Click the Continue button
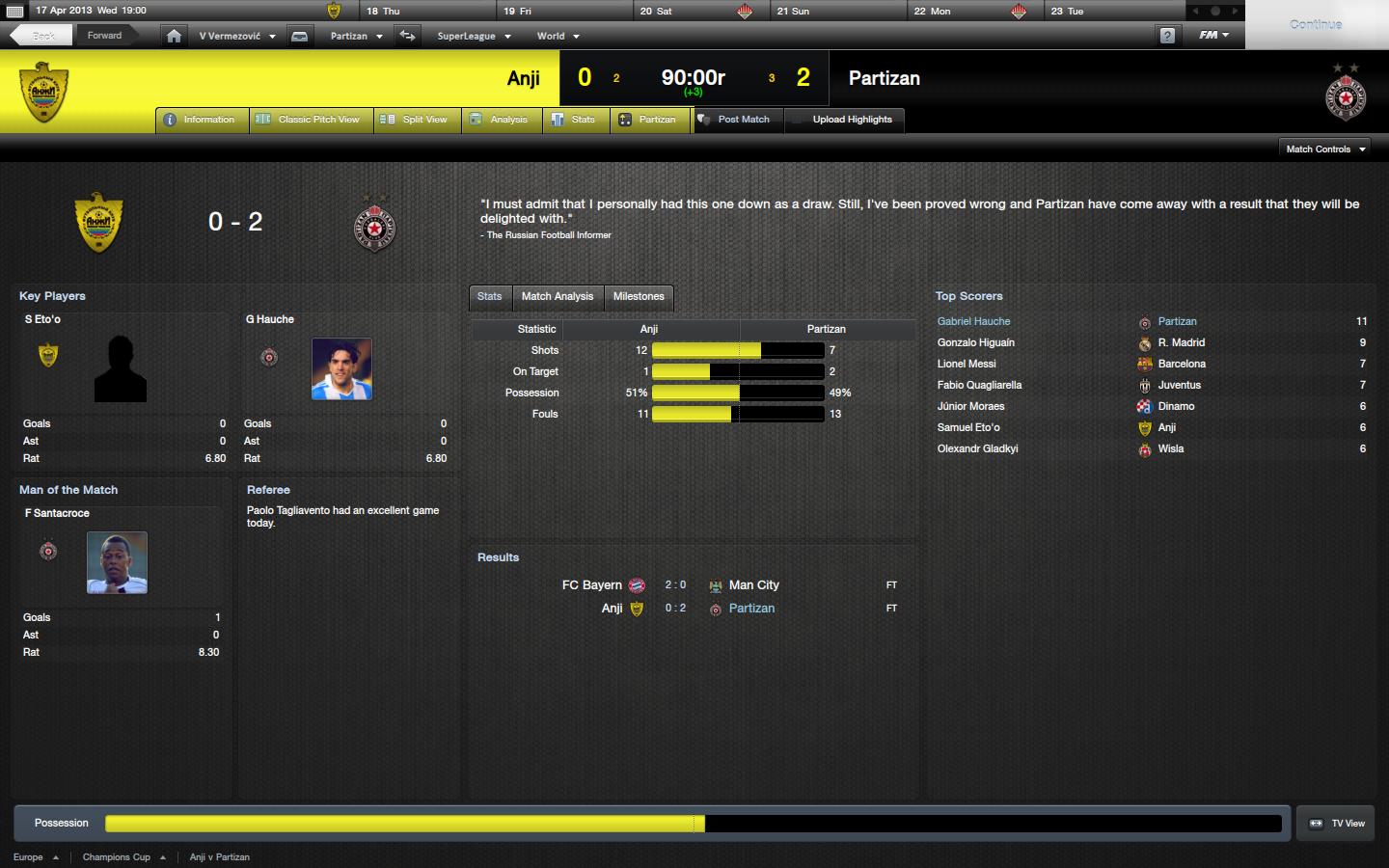Image resolution: width=1389 pixels, height=868 pixels. click(x=1315, y=24)
